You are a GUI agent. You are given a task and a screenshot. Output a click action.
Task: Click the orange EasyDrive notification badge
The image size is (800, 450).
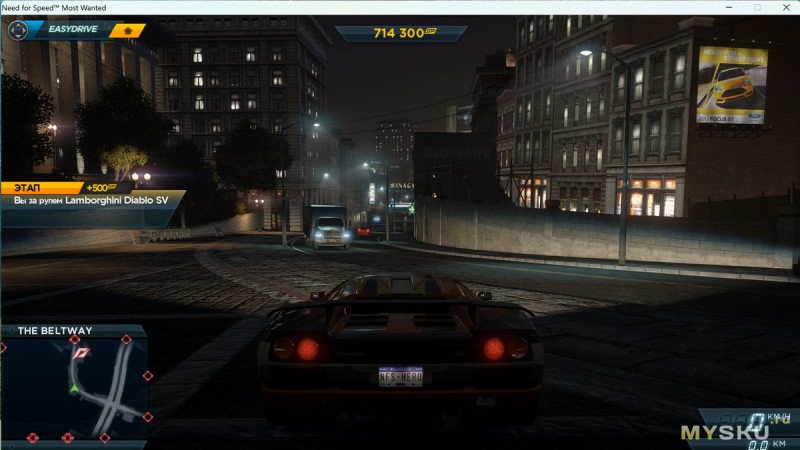127,30
